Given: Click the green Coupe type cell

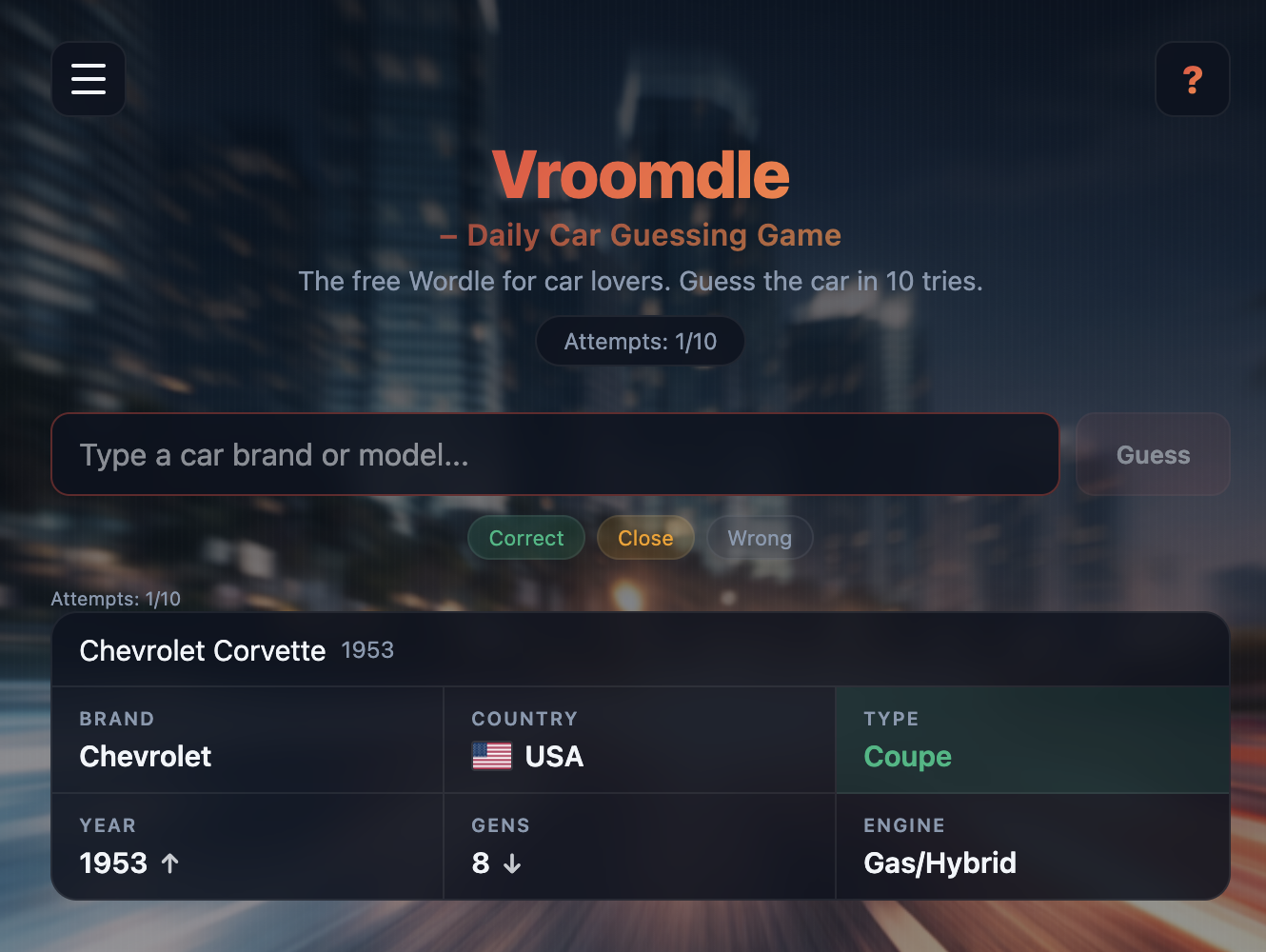Looking at the screenshot, I should pos(1032,740).
